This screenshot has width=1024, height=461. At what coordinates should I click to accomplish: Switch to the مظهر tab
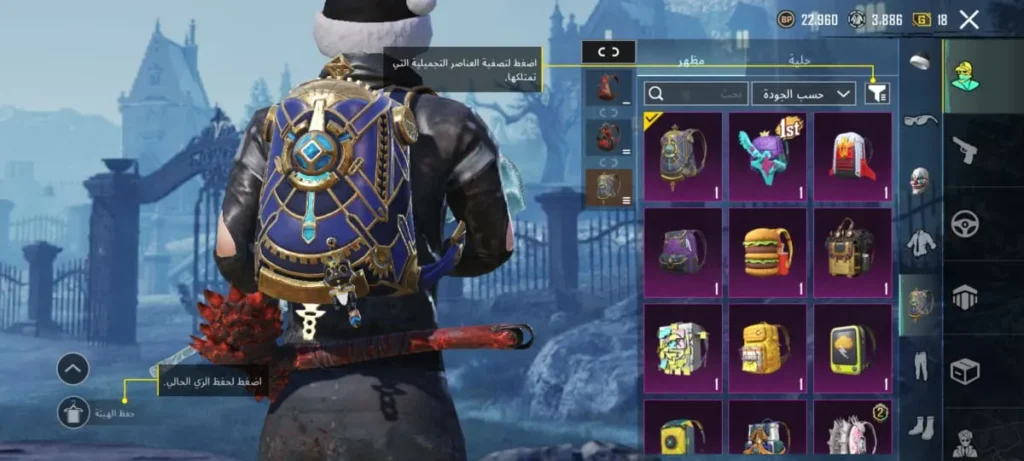pyautogui.click(x=692, y=60)
